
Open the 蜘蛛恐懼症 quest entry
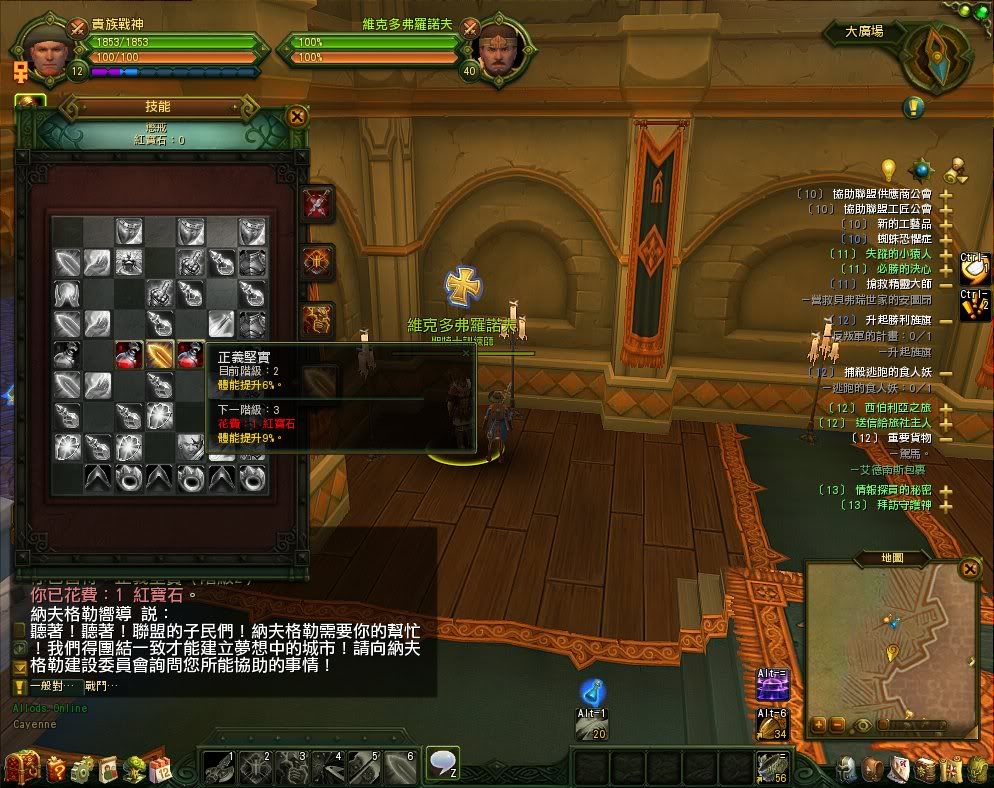tap(886, 239)
